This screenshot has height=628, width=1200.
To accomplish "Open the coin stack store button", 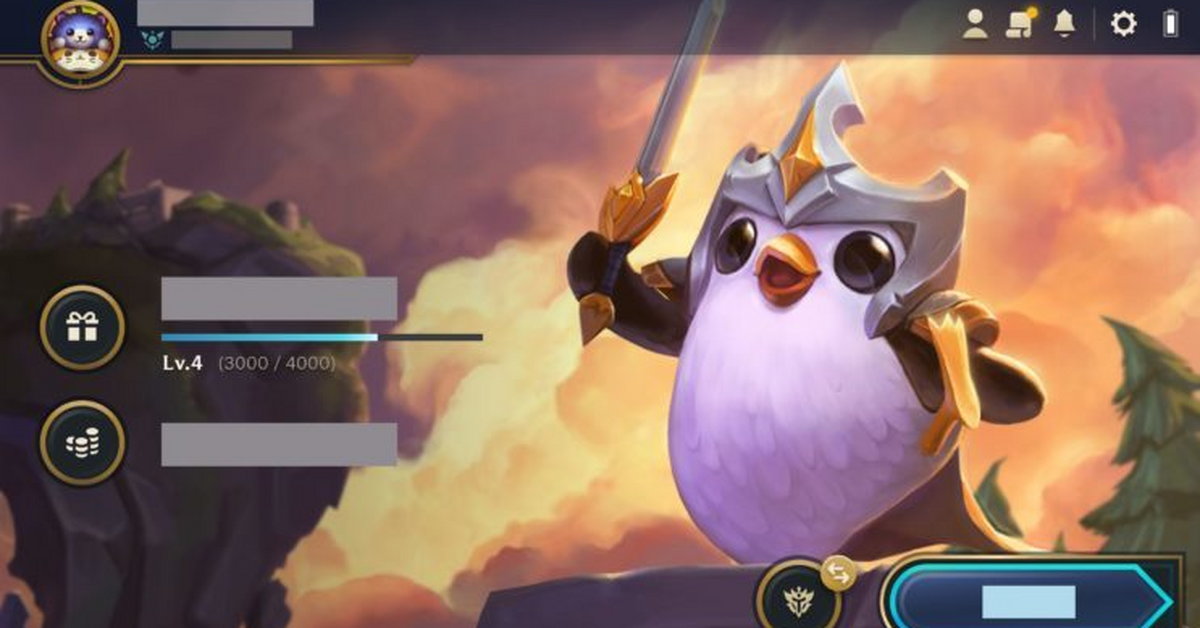I will pos(82,443).
